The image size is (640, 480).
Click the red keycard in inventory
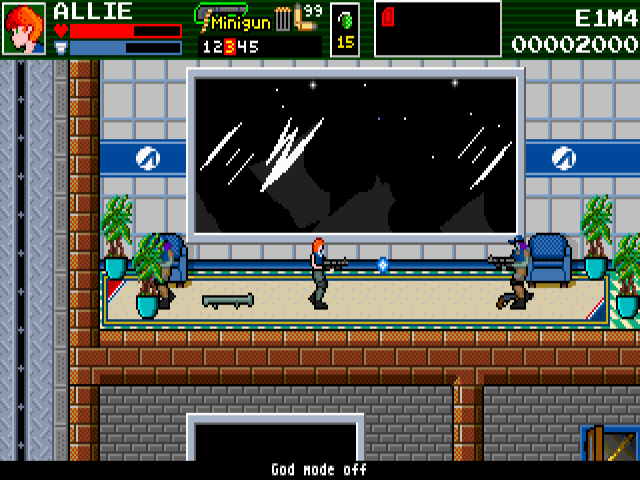tap(389, 17)
